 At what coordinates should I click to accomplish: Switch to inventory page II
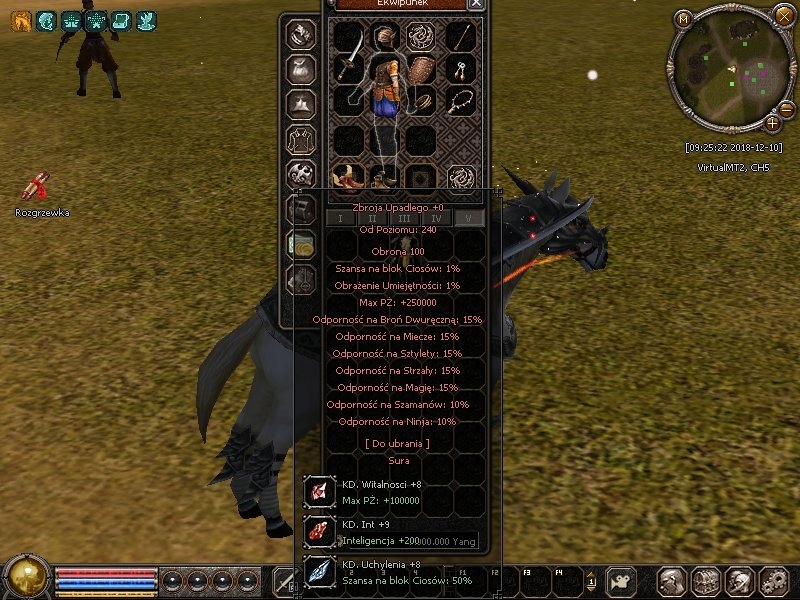point(372,218)
